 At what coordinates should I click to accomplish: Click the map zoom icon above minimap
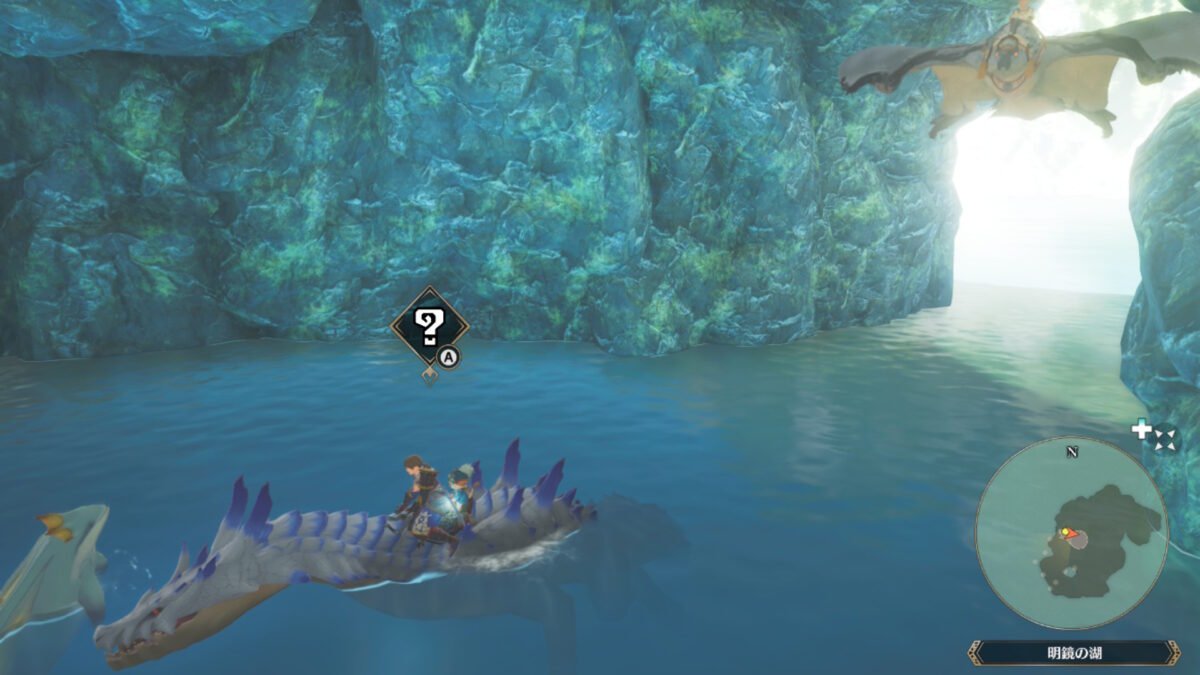coord(1155,435)
